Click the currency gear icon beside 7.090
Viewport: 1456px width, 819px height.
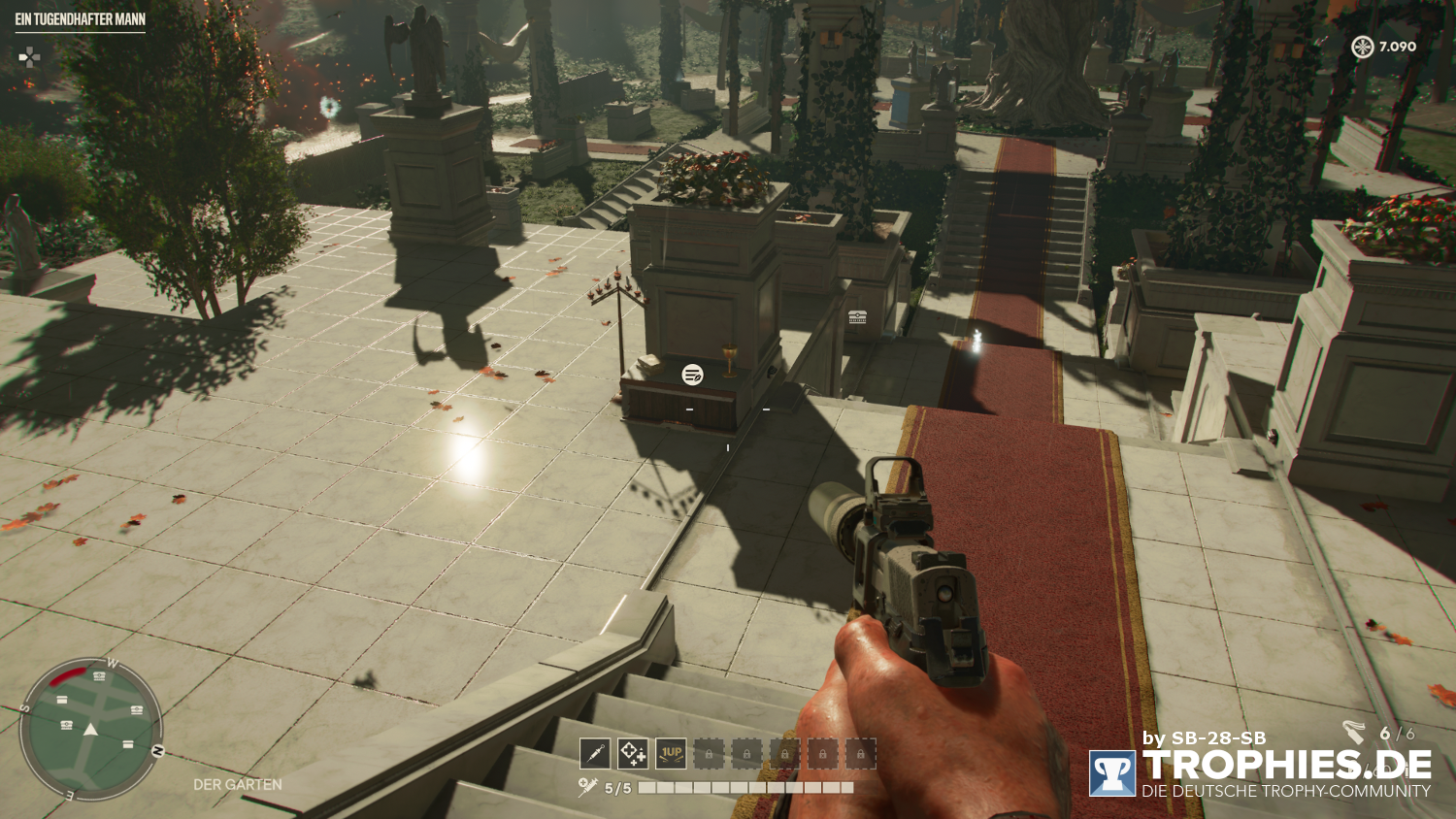tap(1363, 47)
